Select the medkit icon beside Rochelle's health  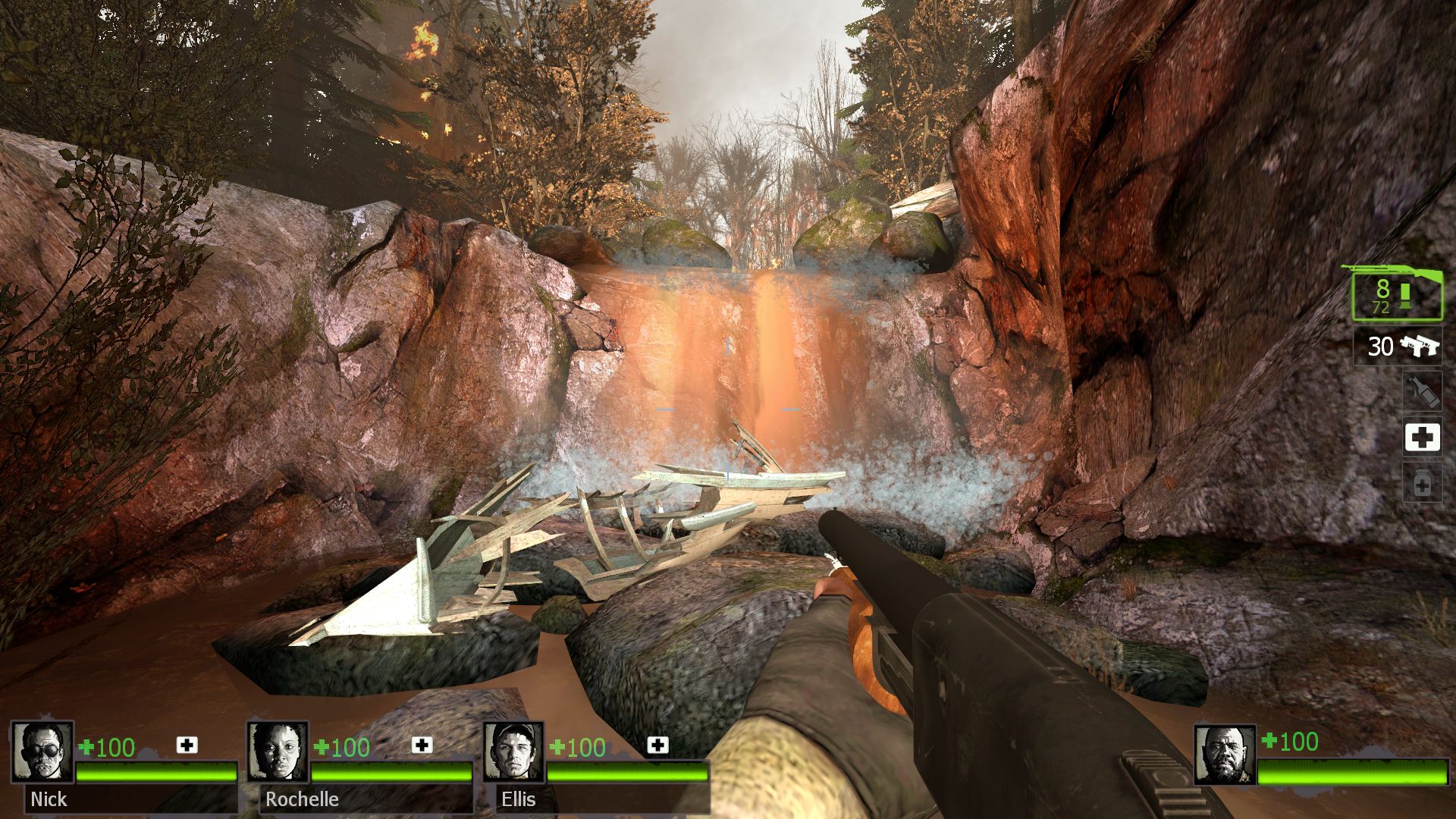tap(422, 745)
